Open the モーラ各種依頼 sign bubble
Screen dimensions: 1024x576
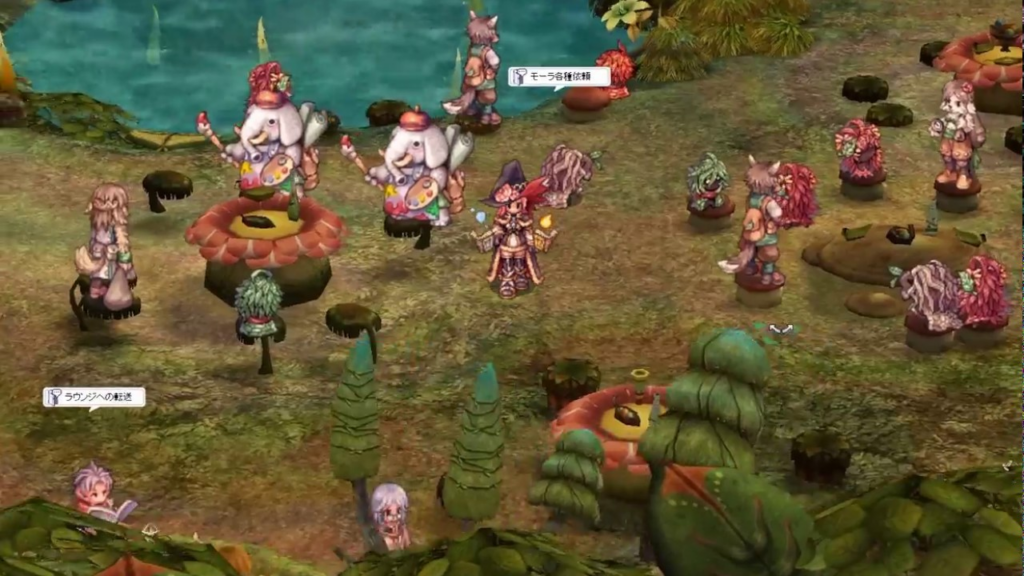pyautogui.click(x=559, y=77)
